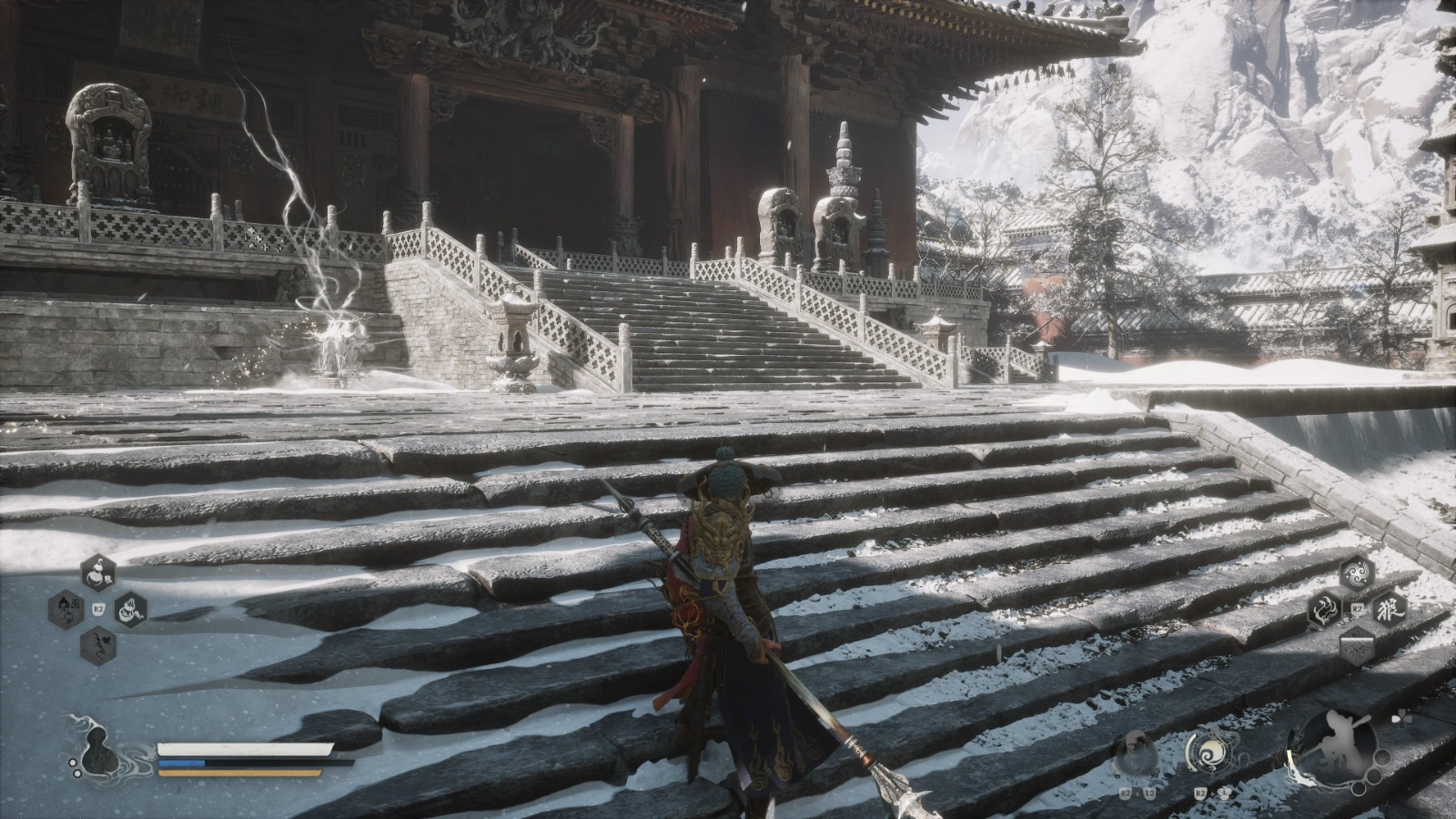This screenshot has width=1456, height=819.
Task: Toggle the bottom focus point circle beside the stance wheel
Action: (1360, 789)
